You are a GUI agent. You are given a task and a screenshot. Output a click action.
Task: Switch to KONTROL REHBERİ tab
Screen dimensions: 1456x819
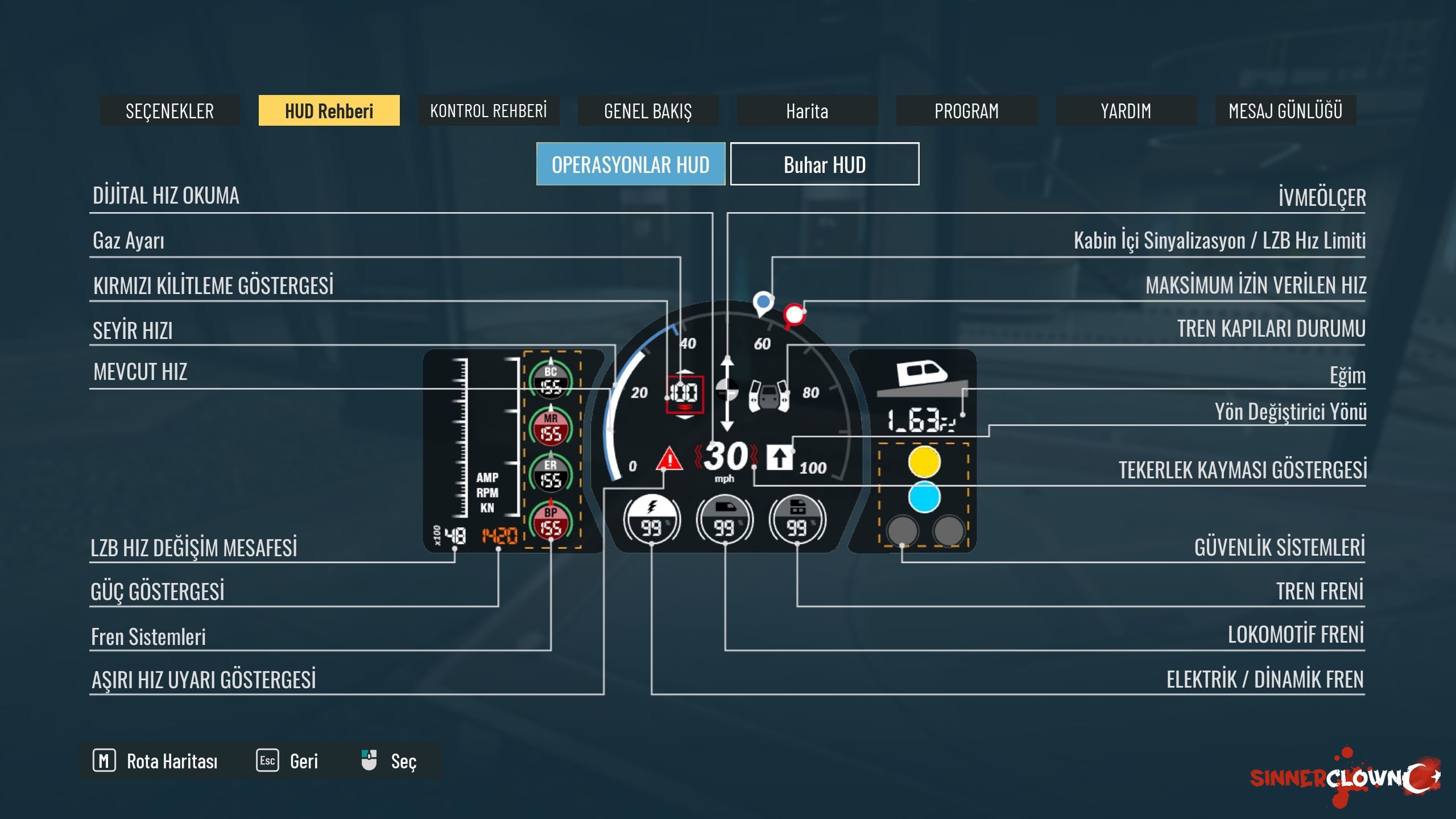[489, 110]
